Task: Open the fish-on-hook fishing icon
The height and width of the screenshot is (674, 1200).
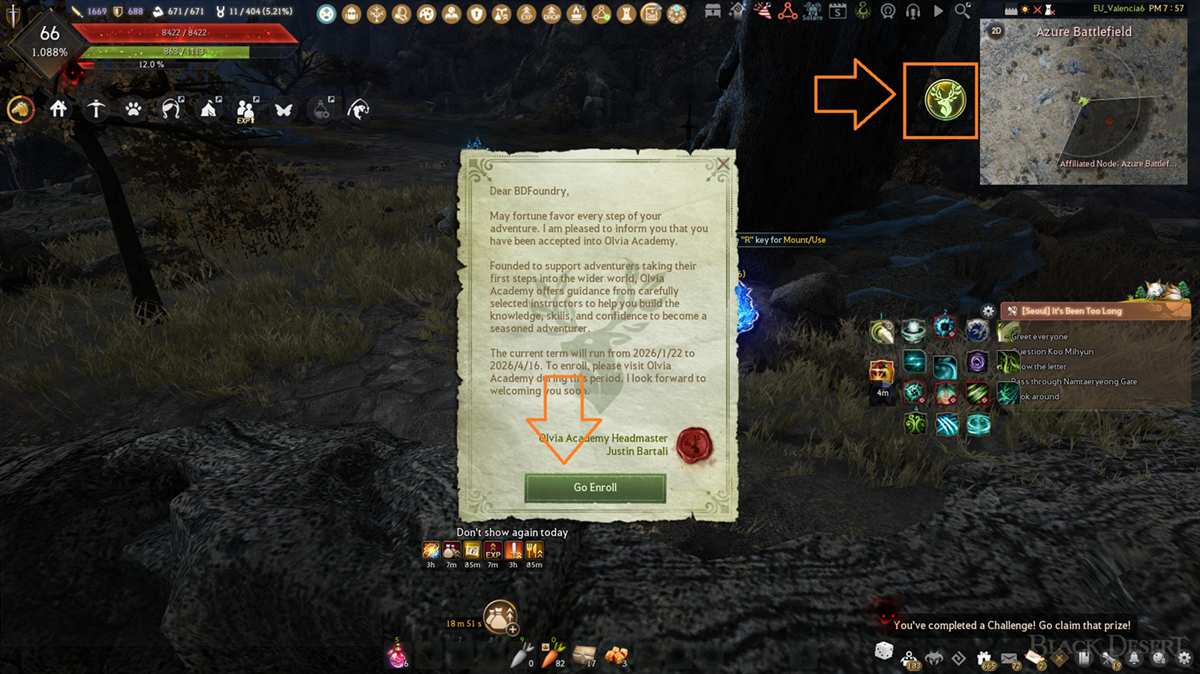Action: 358,109
